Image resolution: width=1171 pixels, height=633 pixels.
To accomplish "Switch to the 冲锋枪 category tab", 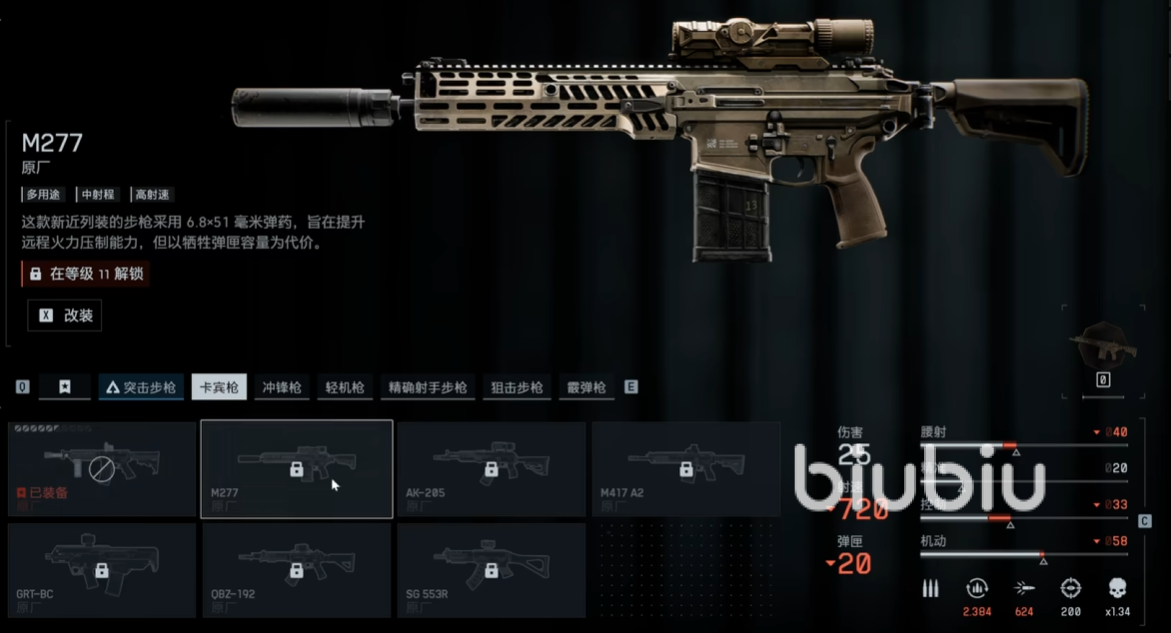I will 282,387.
